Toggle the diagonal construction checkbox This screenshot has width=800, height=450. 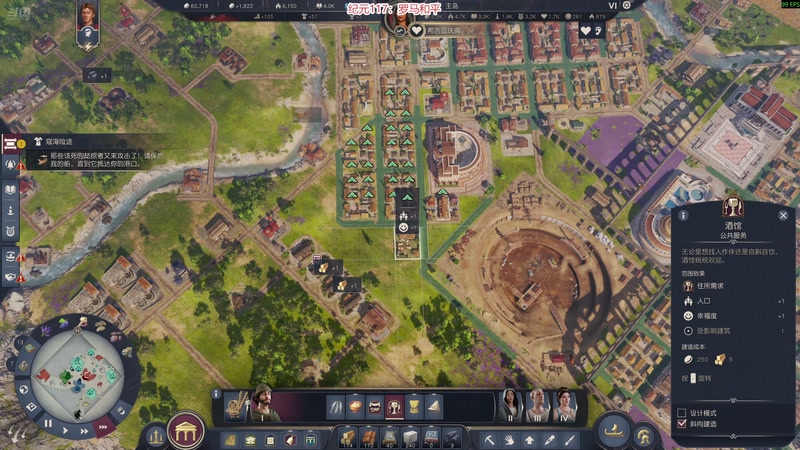682,424
